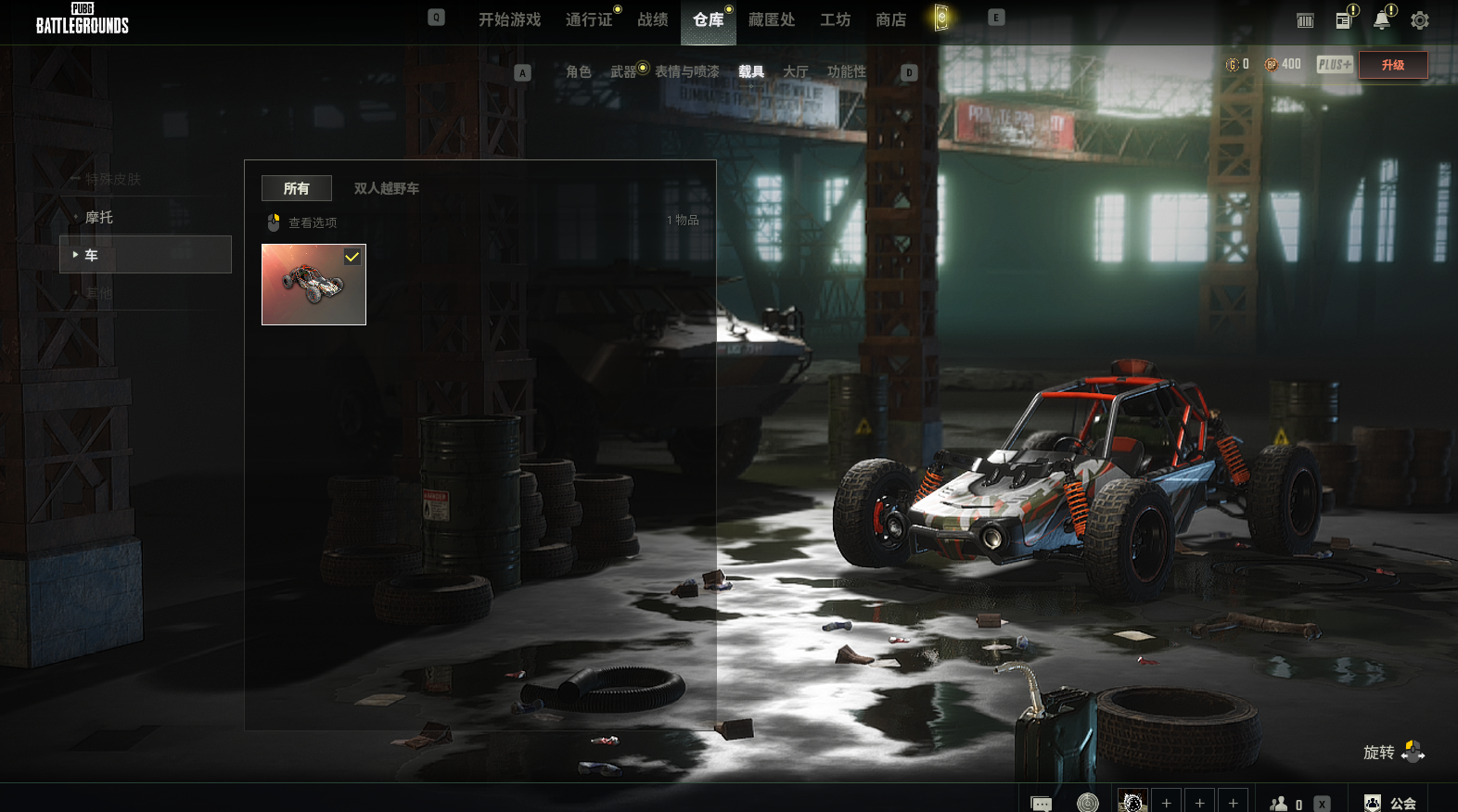The width and height of the screenshot is (1458, 812).
Task: Open the 战绩 career tab
Action: (x=653, y=19)
